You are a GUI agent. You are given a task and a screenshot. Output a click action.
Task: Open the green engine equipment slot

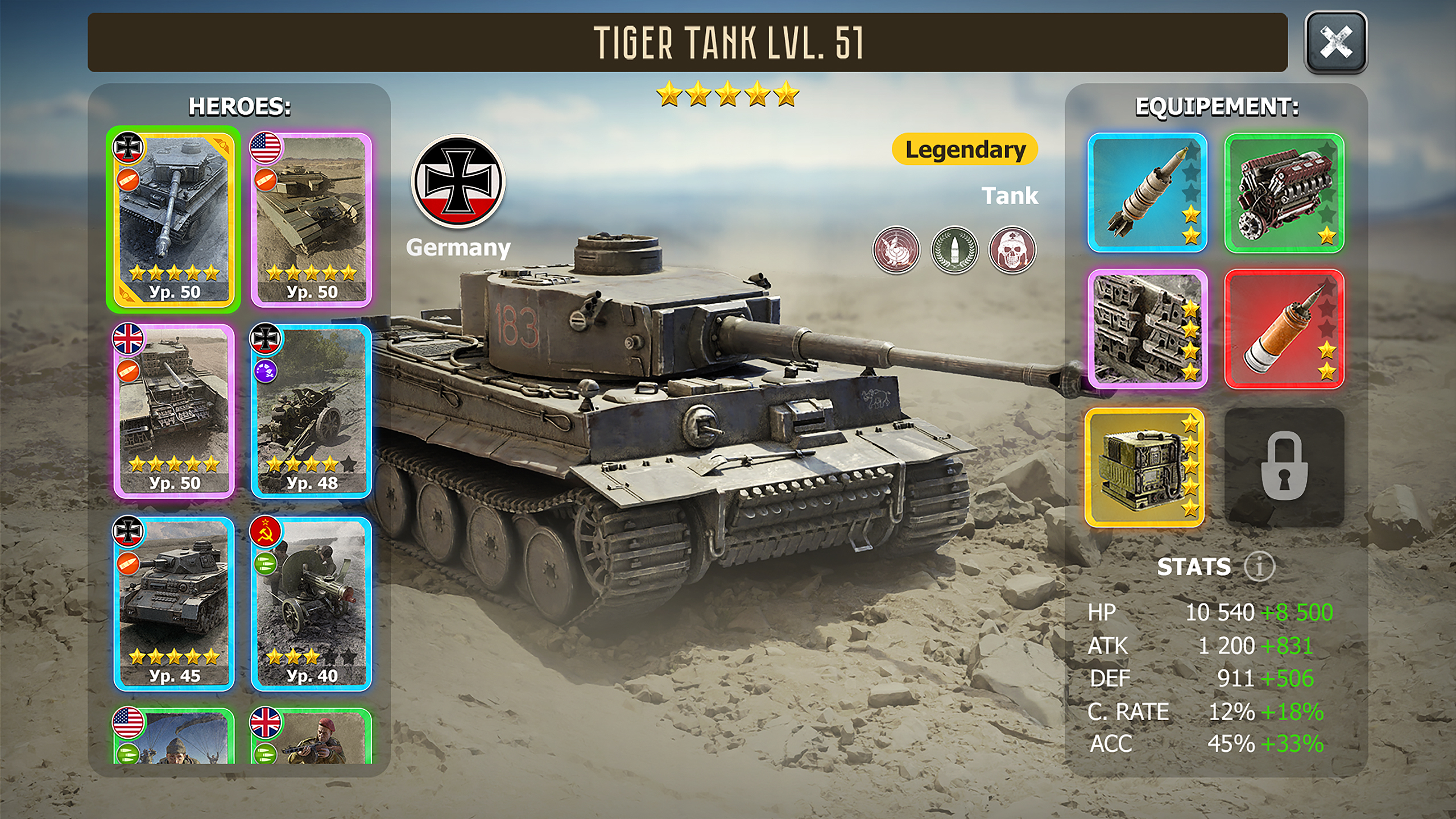click(1284, 193)
